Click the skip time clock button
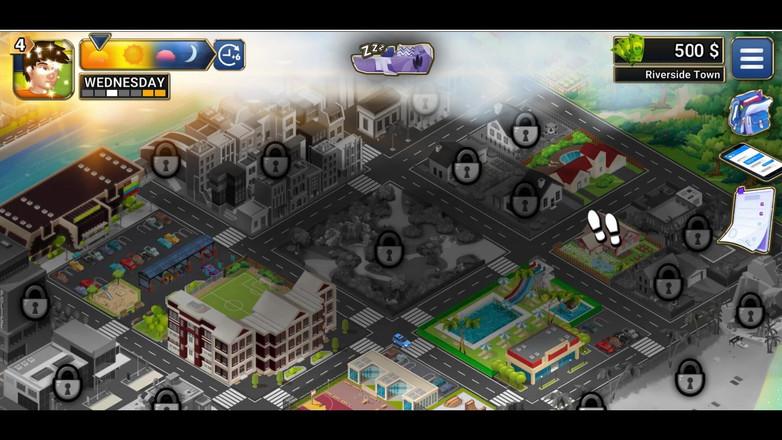 [230, 55]
